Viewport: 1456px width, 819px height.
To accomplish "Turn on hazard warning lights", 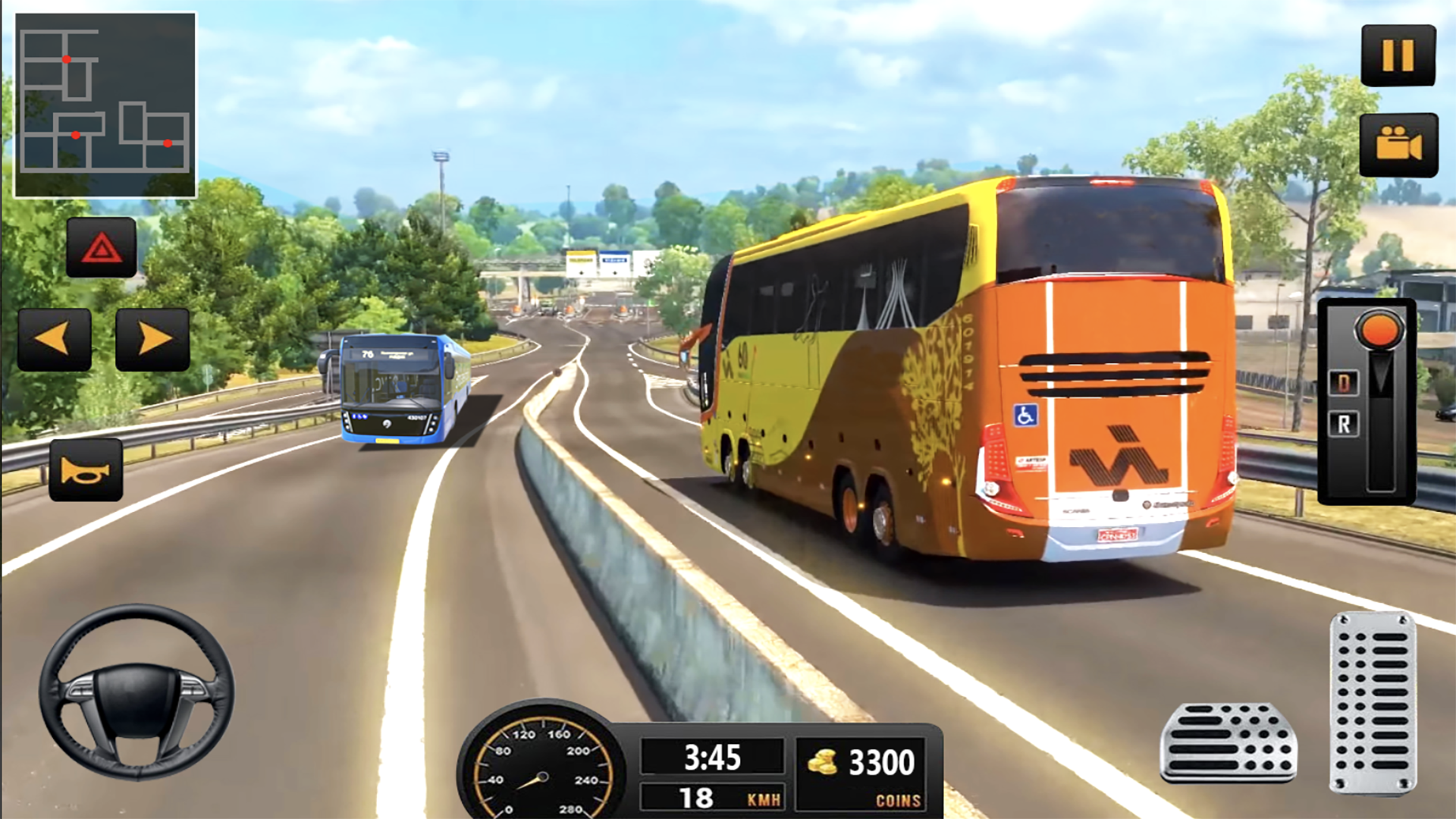I will click(x=102, y=247).
